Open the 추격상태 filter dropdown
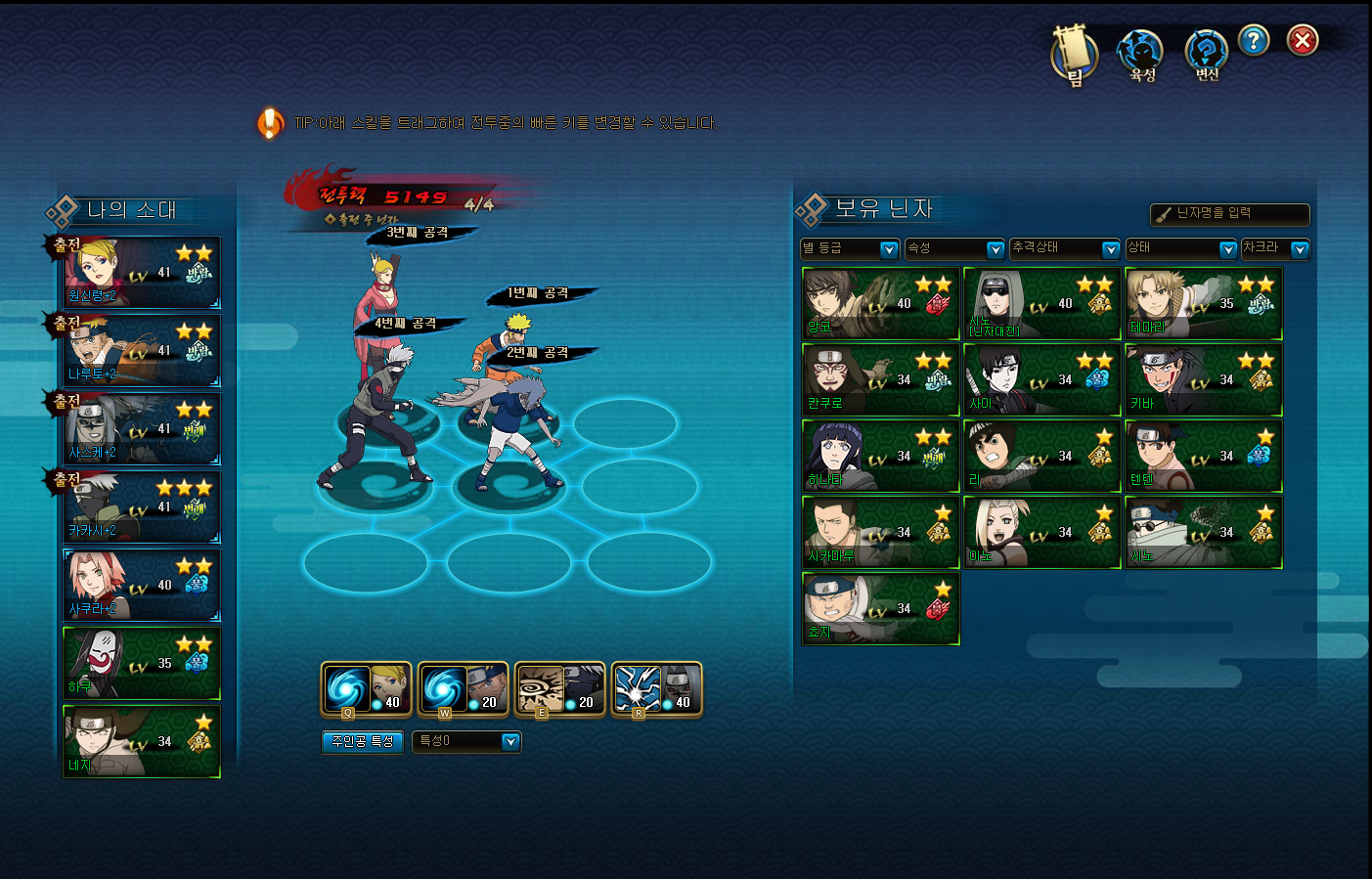Screen dimensions: 1372x879 tap(1065, 249)
